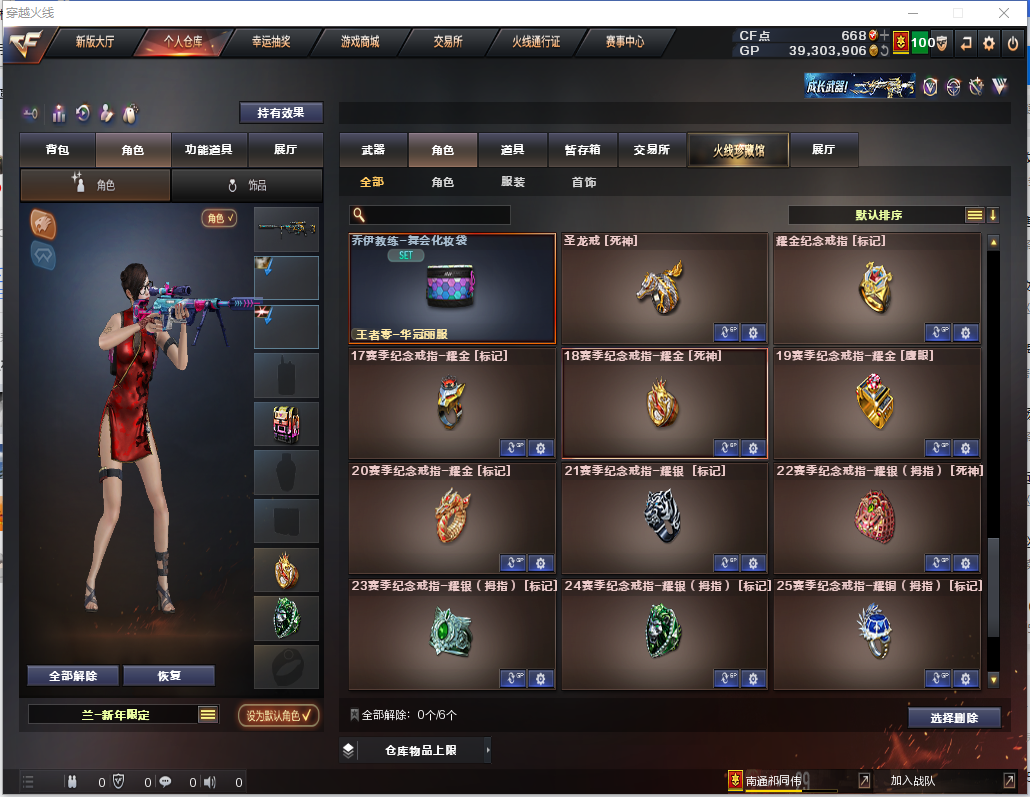The height and width of the screenshot is (797, 1030).
Task: Click 全部解除 to unequip everything
Action: click(73, 676)
